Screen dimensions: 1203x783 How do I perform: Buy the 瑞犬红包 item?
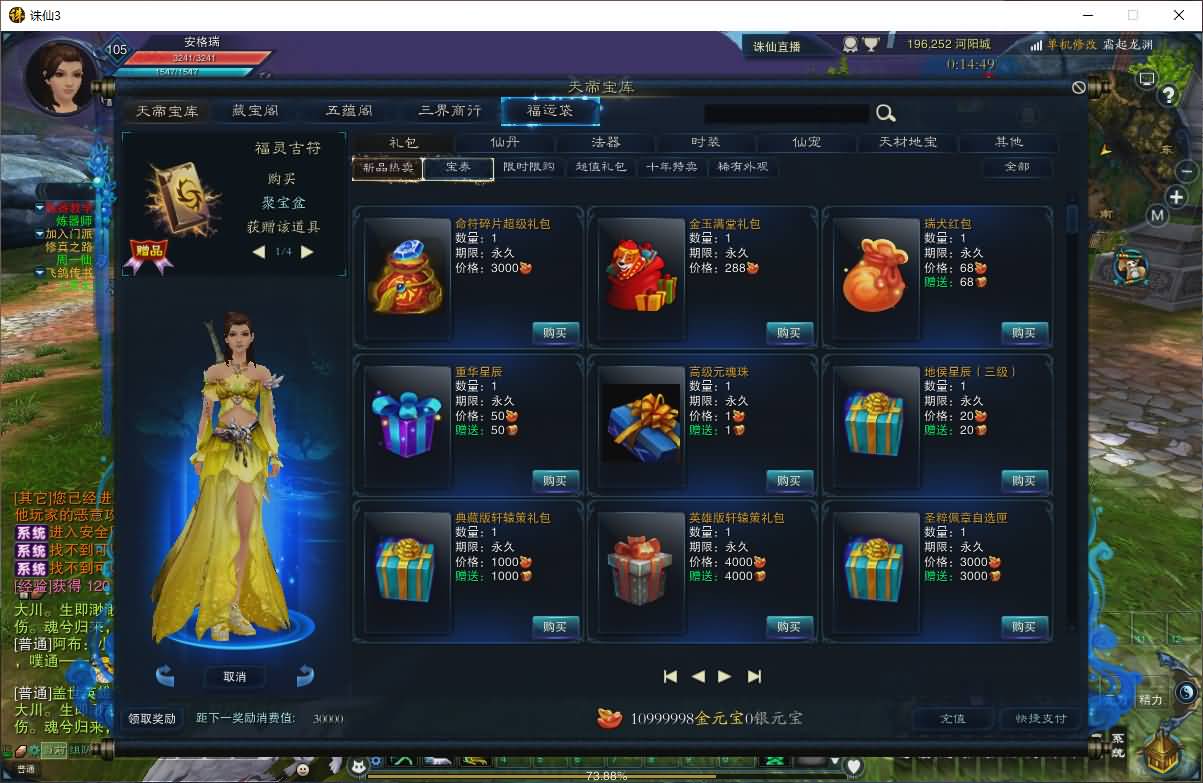tap(1024, 333)
